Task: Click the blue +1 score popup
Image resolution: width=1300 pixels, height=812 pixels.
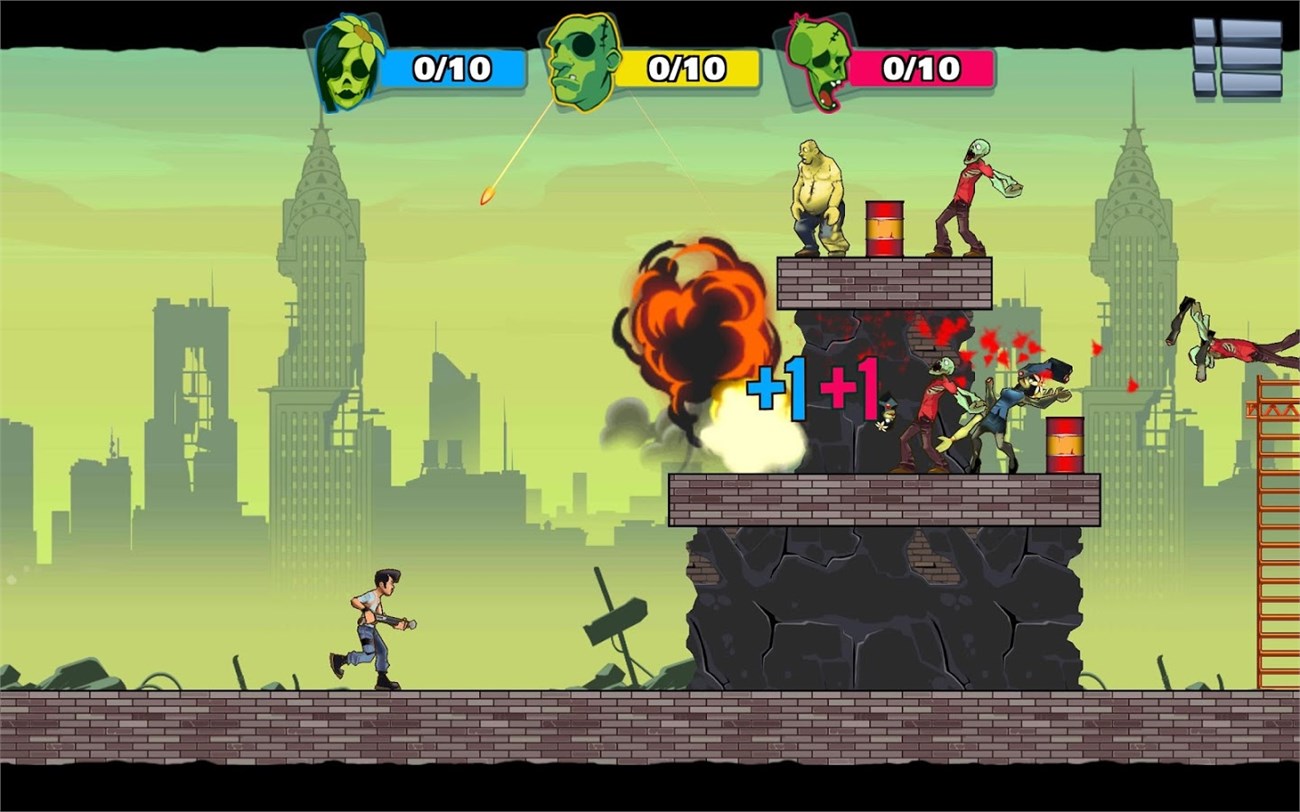Action: (x=775, y=385)
